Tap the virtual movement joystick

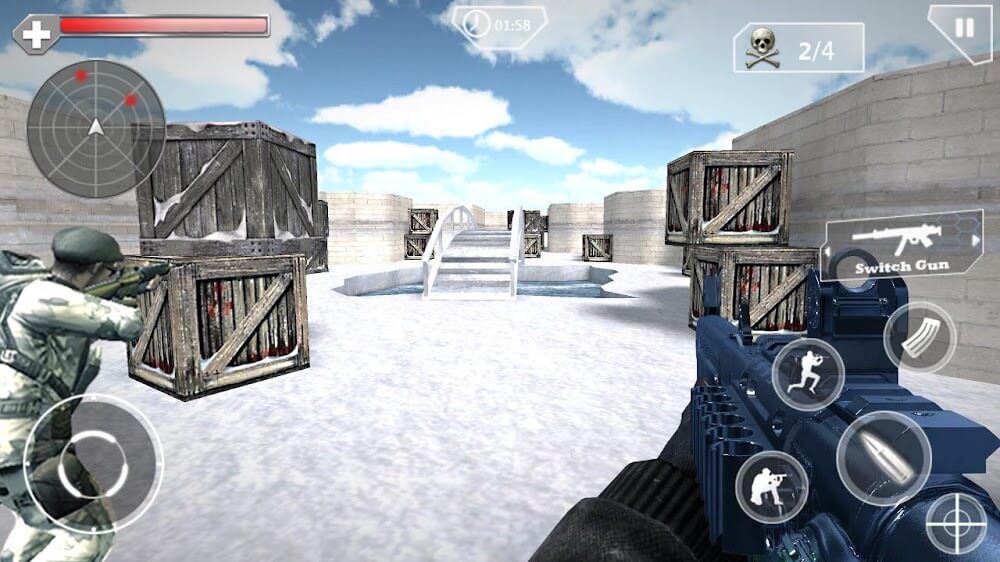(x=93, y=464)
